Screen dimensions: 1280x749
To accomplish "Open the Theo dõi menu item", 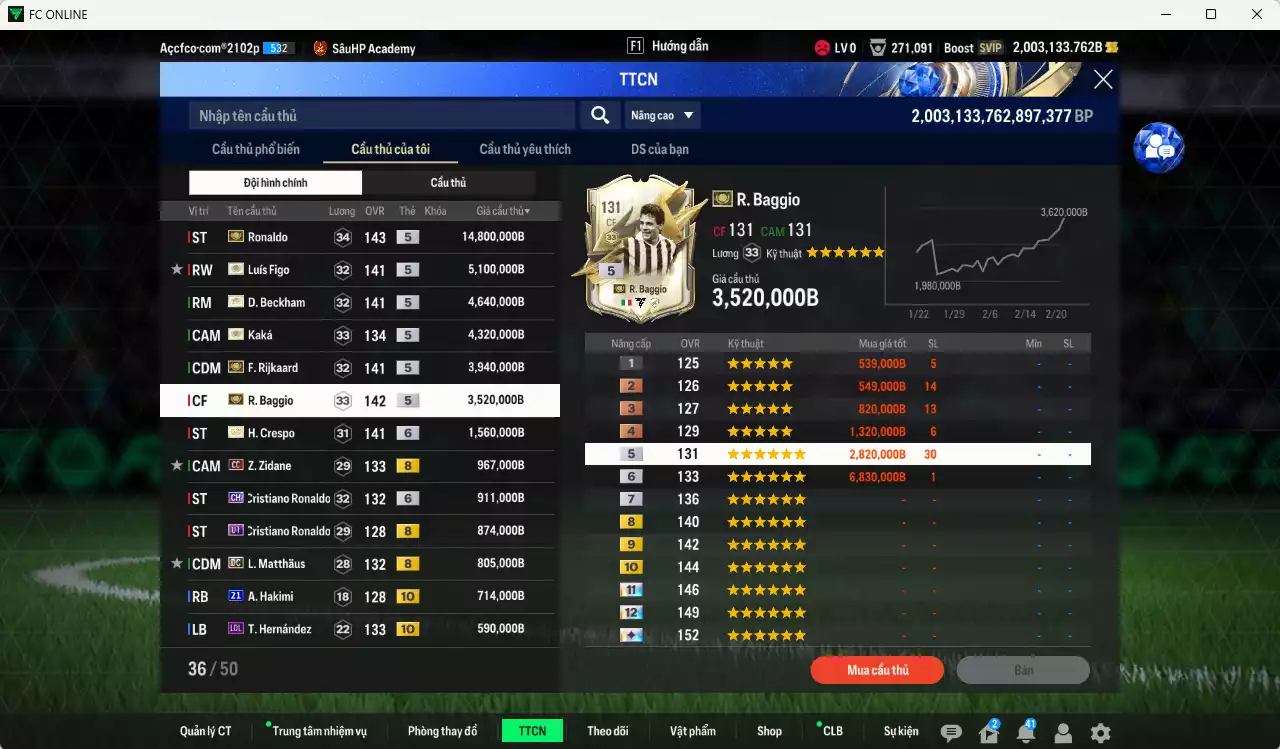I will pos(608,731).
